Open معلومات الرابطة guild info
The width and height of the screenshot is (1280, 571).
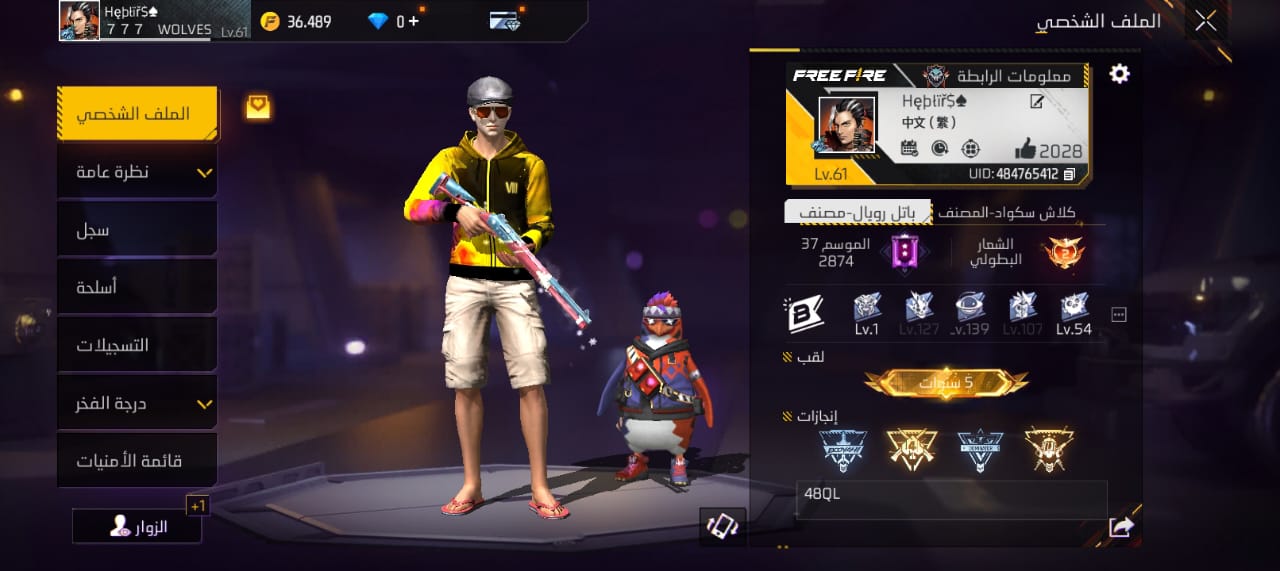[1000, 76]
